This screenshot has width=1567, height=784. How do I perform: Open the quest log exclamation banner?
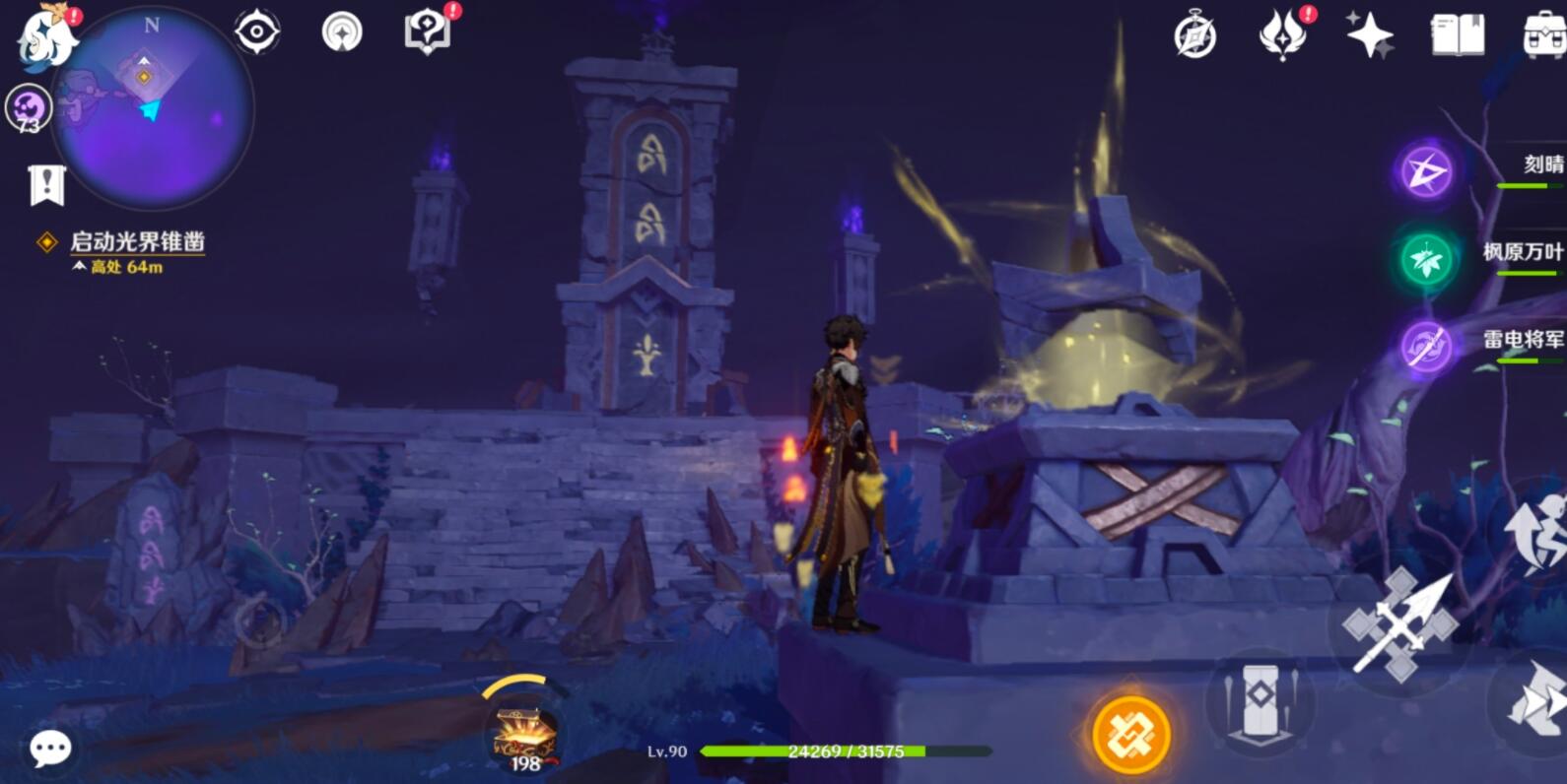coord(46,184)
